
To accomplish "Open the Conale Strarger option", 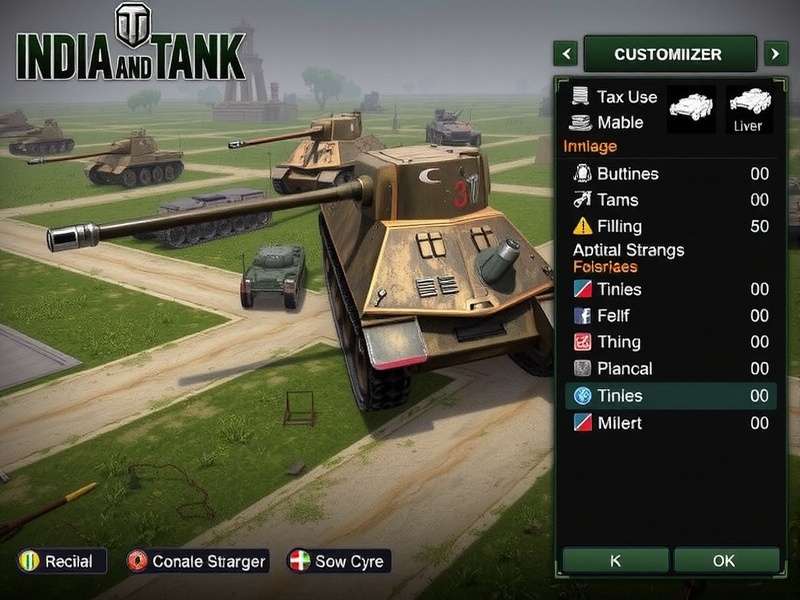I will [198, 561].
